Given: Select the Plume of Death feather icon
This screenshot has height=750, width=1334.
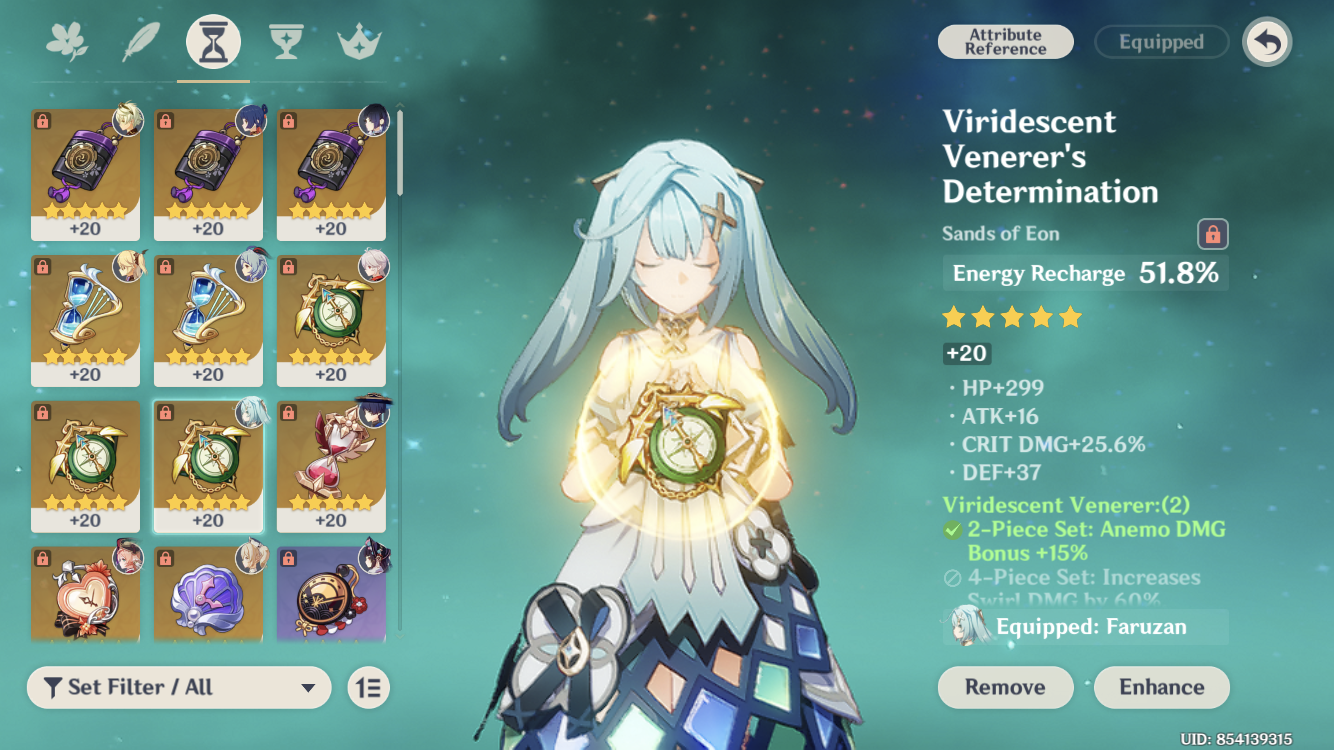Looking at the screenshot, I should tap(141, 41).
